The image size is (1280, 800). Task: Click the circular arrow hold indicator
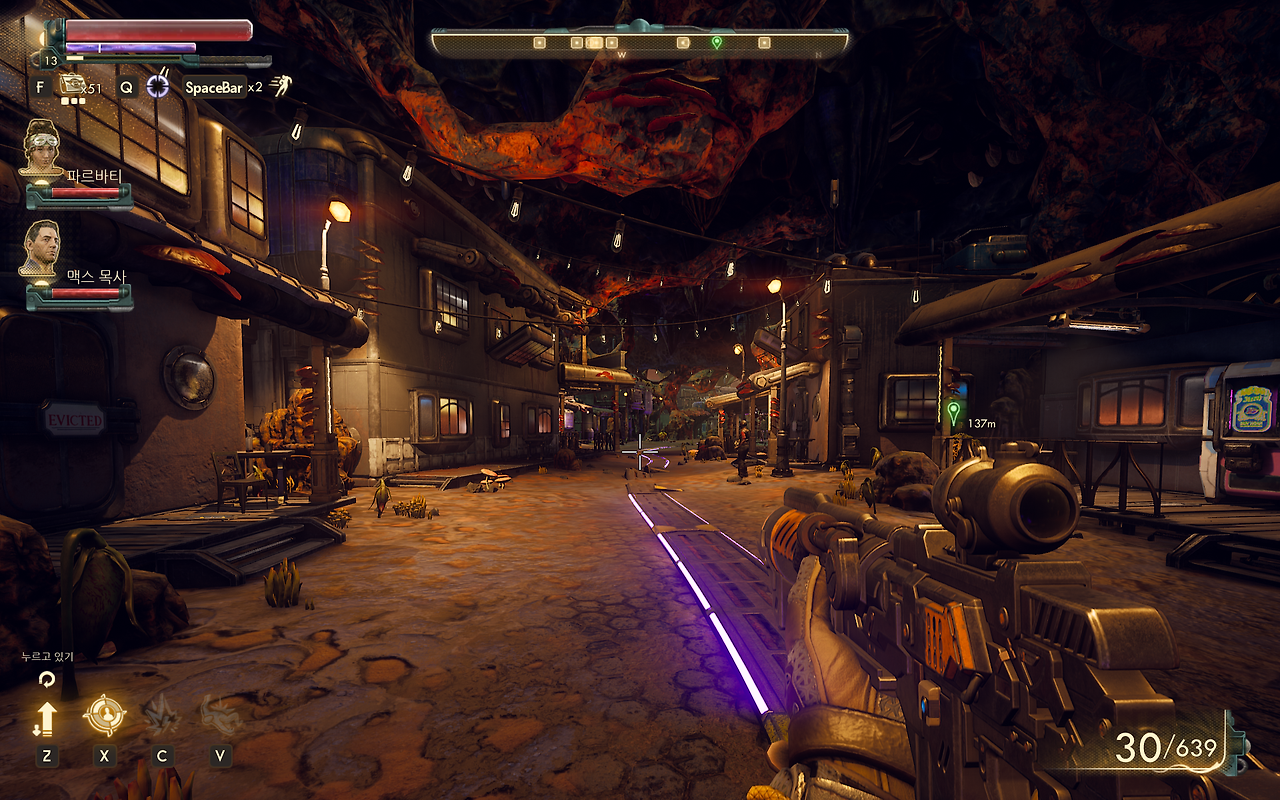[x=46, y=679]
